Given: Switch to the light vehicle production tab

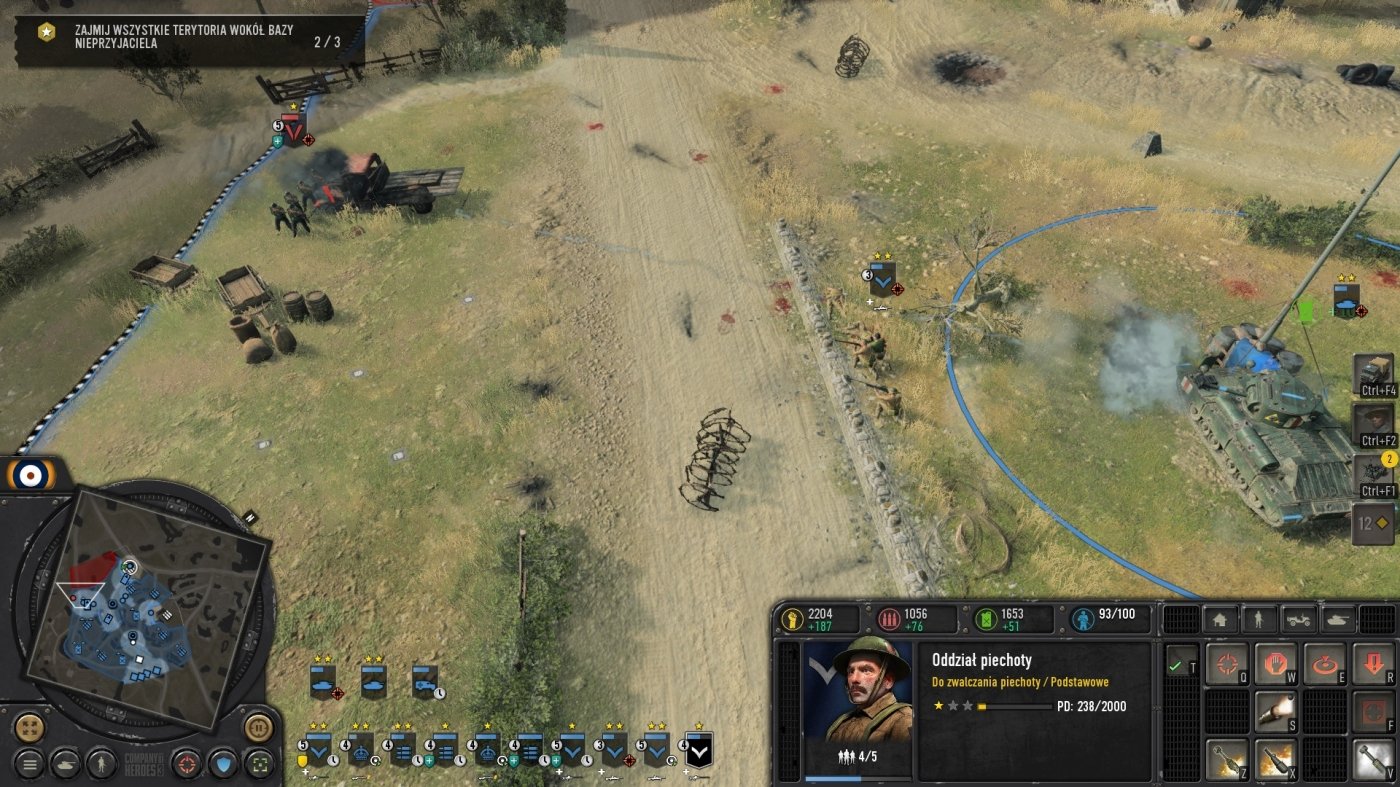Looking at the screenshot, I should click(x=1298, y=619).
